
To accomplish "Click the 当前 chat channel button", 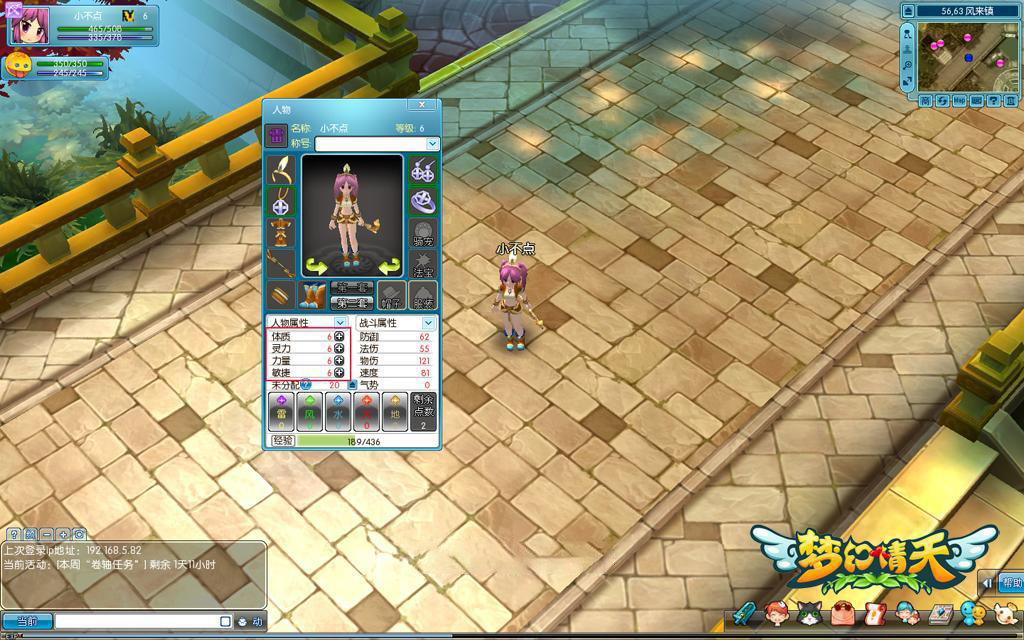I will coord(27,622).
